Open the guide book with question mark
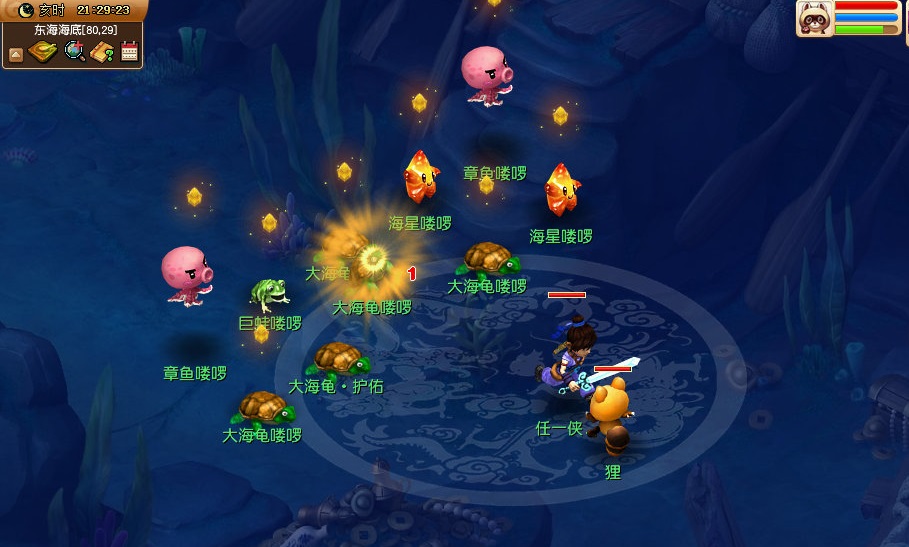 [x=102, y=52]
